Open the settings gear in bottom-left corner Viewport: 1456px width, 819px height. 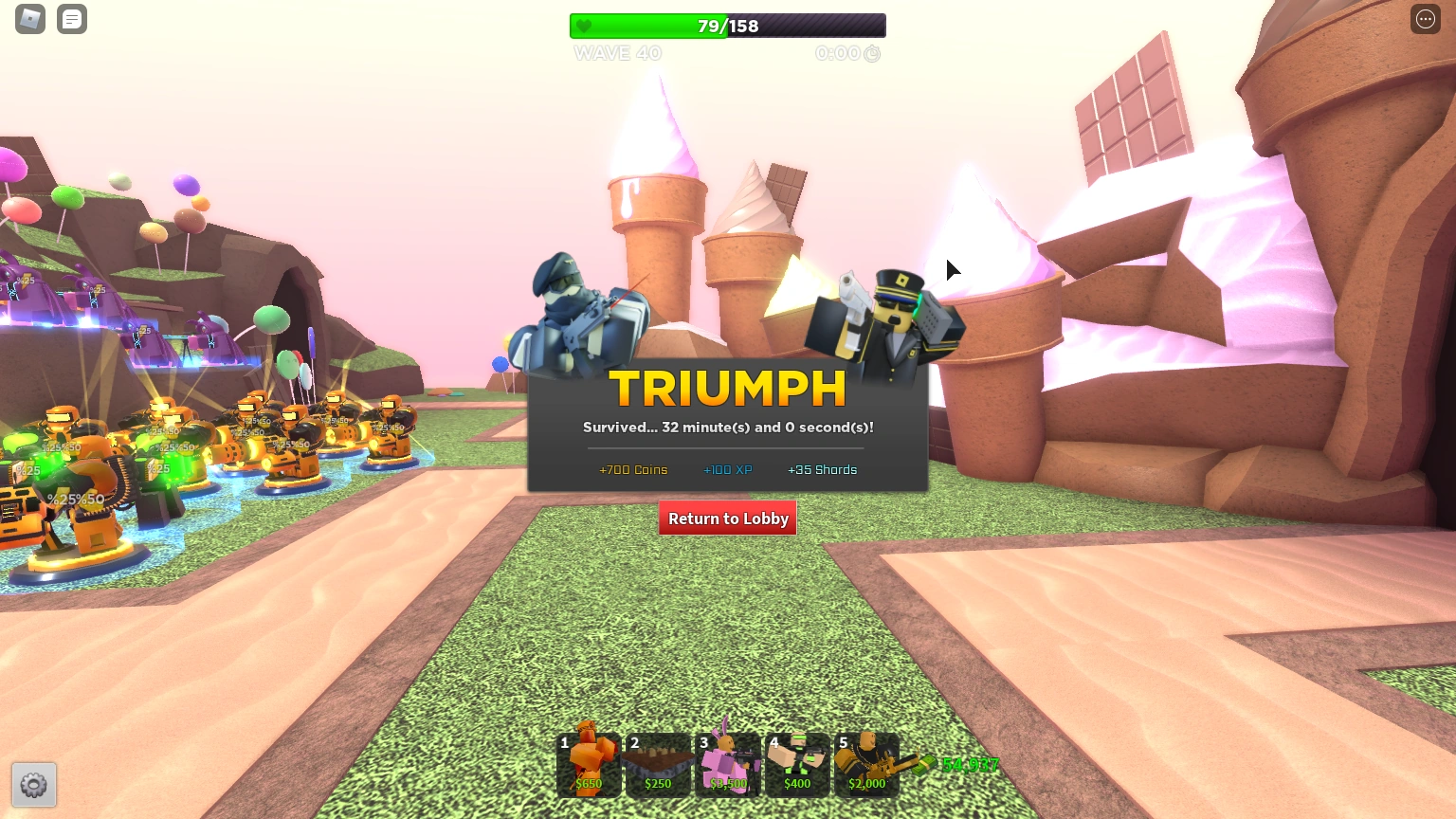34,785
